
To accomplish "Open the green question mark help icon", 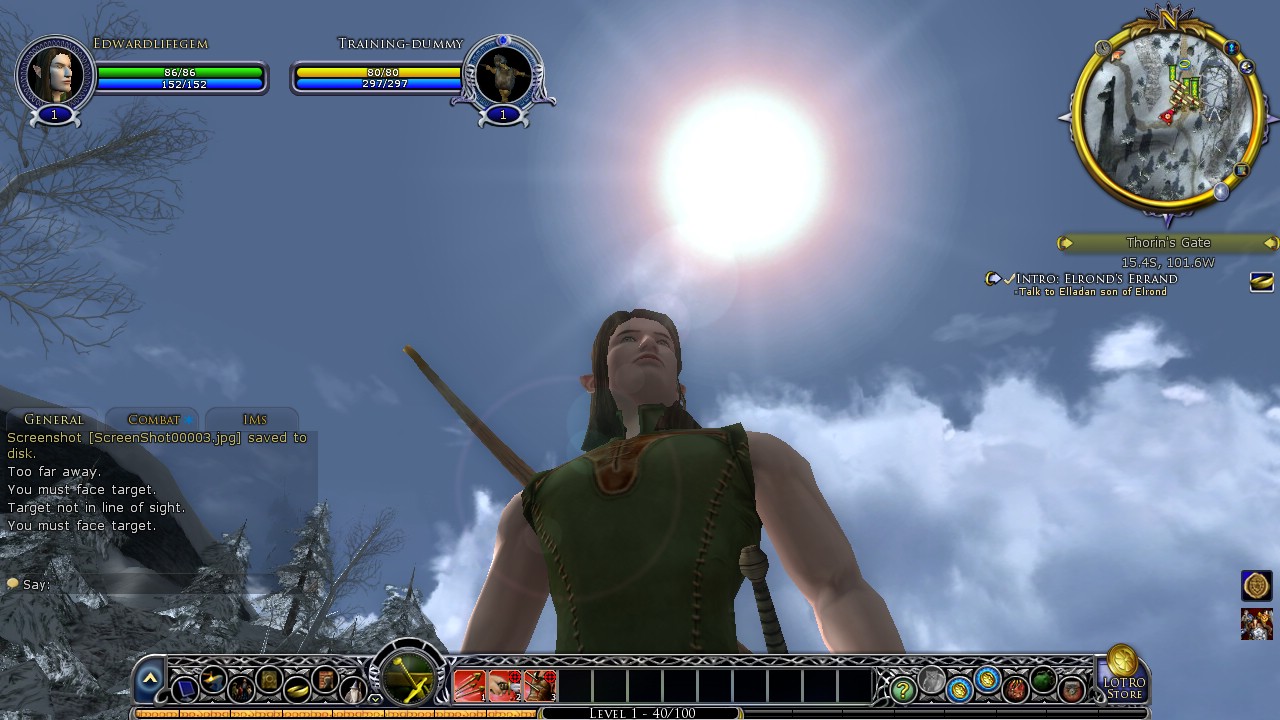I will tap(903, 689).
